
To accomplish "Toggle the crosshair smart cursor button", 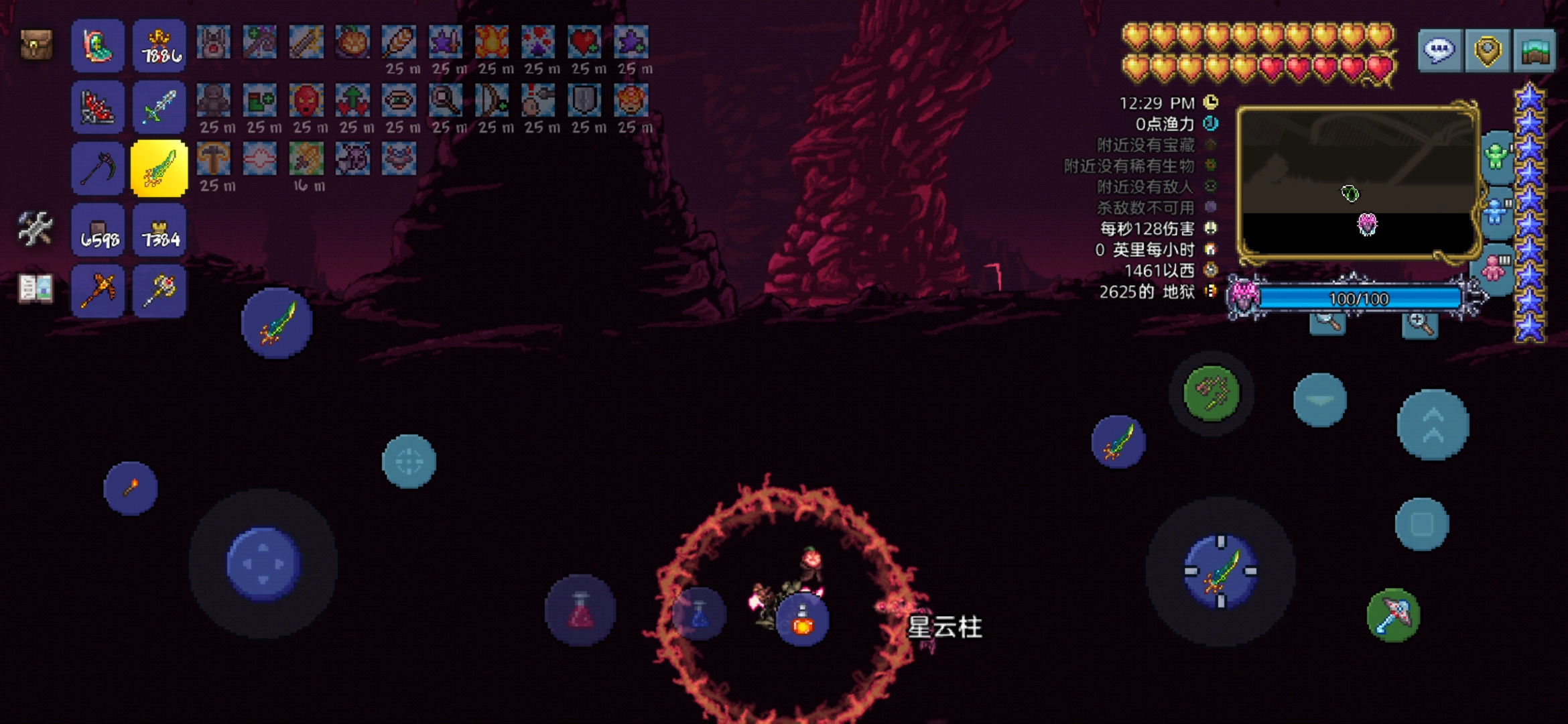I will pos(409,461).
